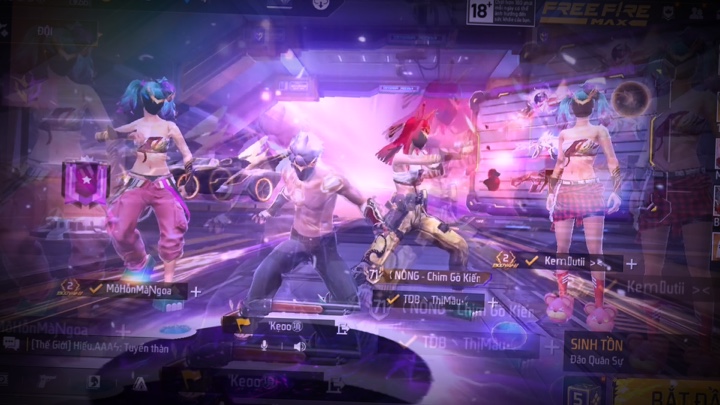720x405 pixels.
Task: Toggle the speaker icon under Keoo
Action: (298, 346)
